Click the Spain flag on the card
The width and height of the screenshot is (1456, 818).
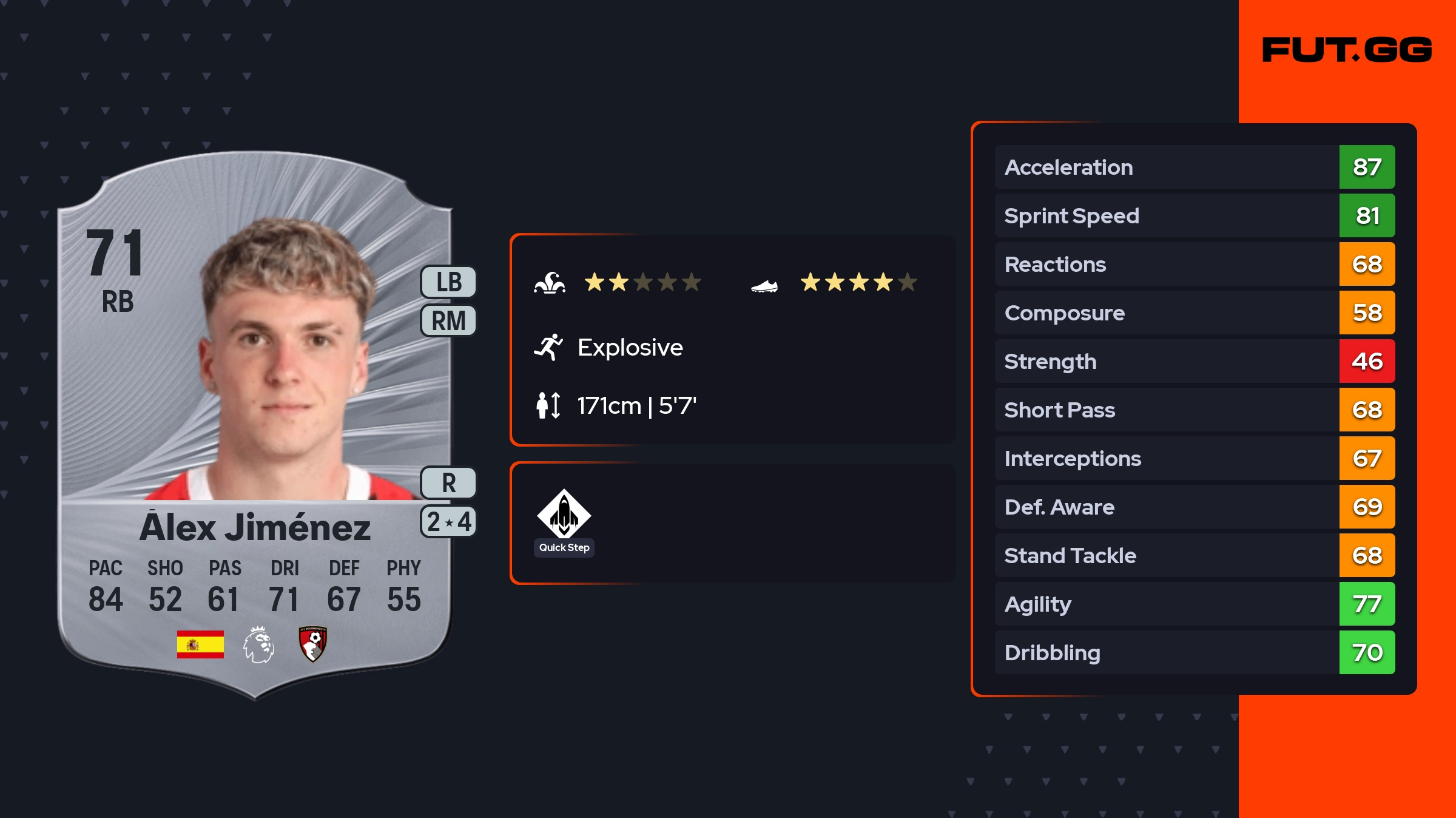pos(200,644)
